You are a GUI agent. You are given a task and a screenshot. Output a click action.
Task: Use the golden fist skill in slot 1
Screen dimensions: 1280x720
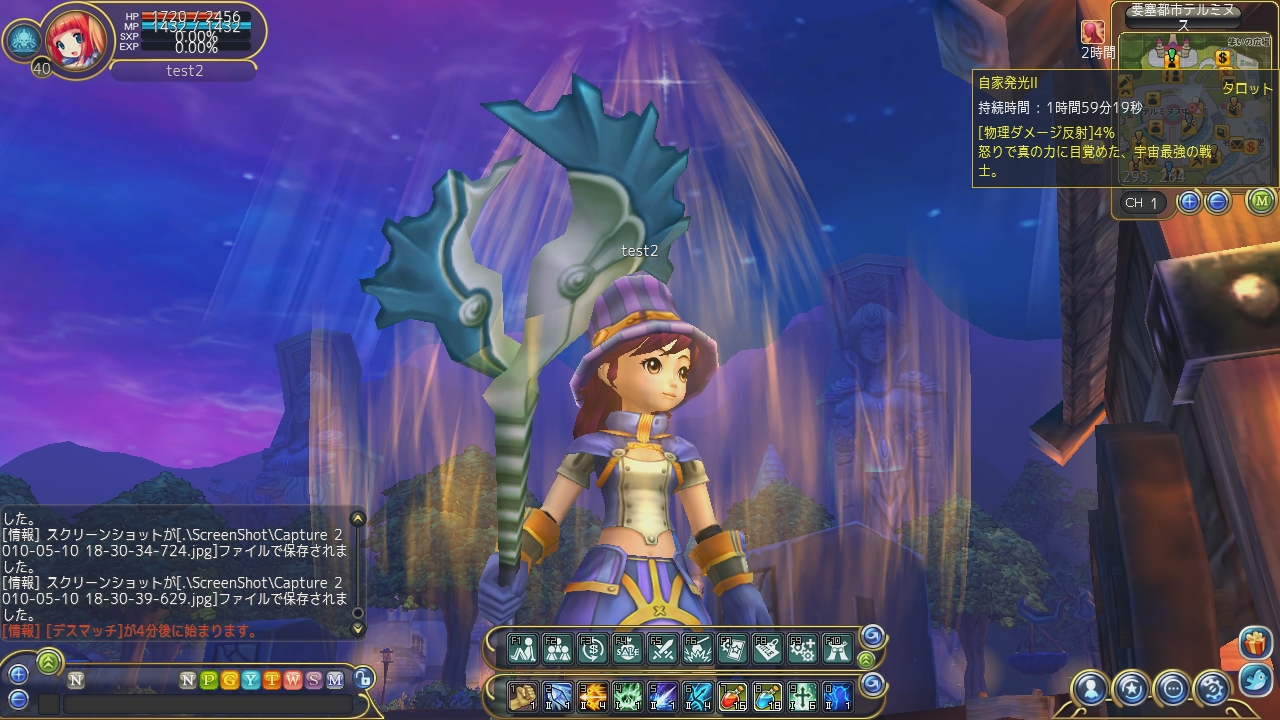(x=523, y=695)
